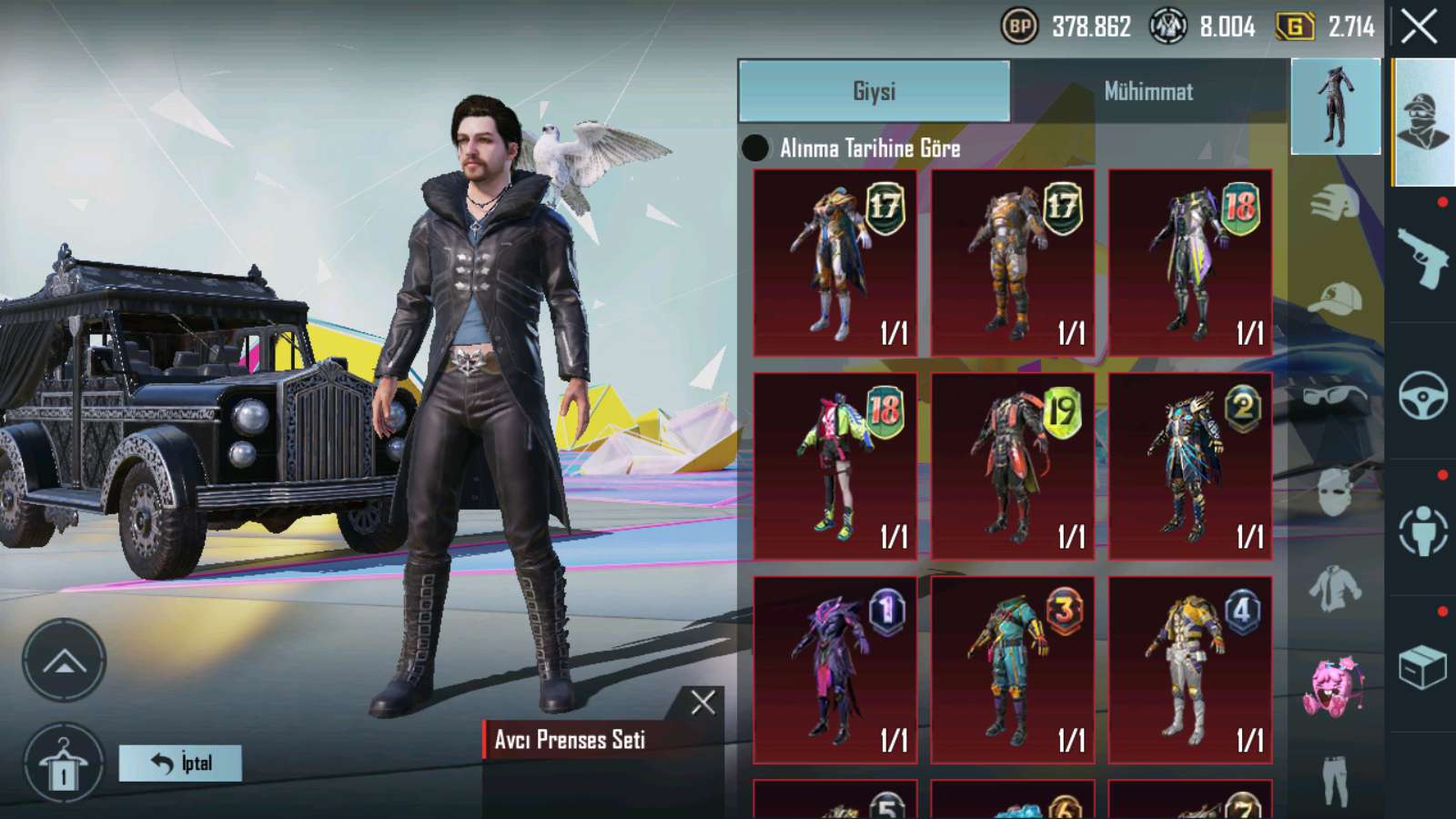Image resolution: width=1456 pixels, height=819 pixels.
Task: Select the glasses filter
Action: [1334, 397]
